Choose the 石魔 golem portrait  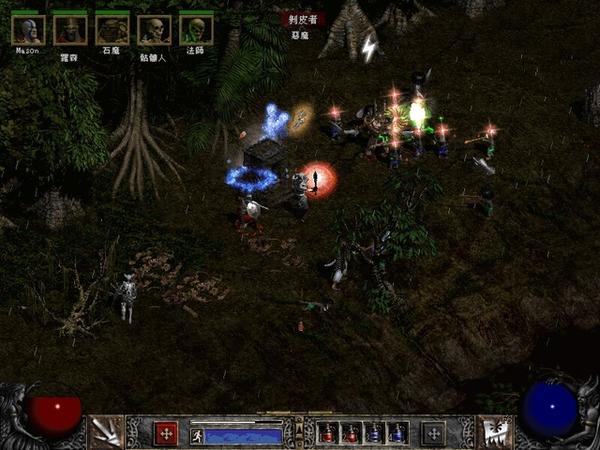point(112,30)
